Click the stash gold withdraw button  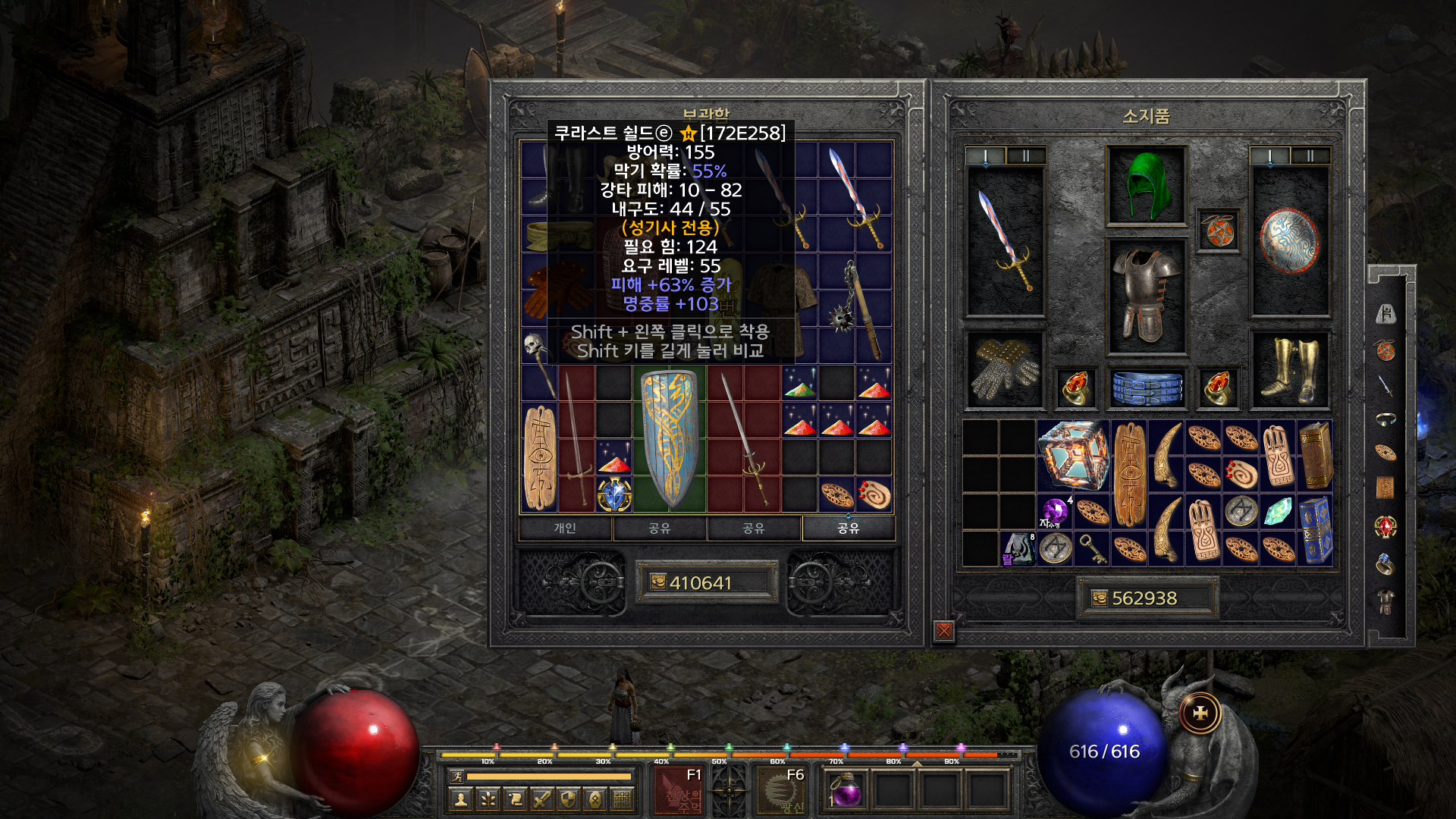click(658, 582)
